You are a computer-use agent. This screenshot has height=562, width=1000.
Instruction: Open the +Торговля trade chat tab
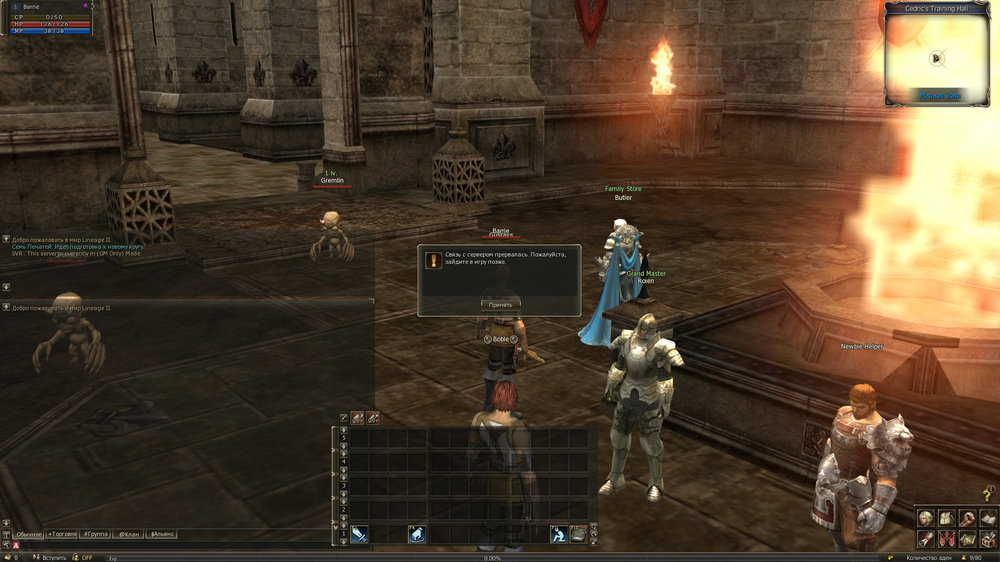(62, 535)
